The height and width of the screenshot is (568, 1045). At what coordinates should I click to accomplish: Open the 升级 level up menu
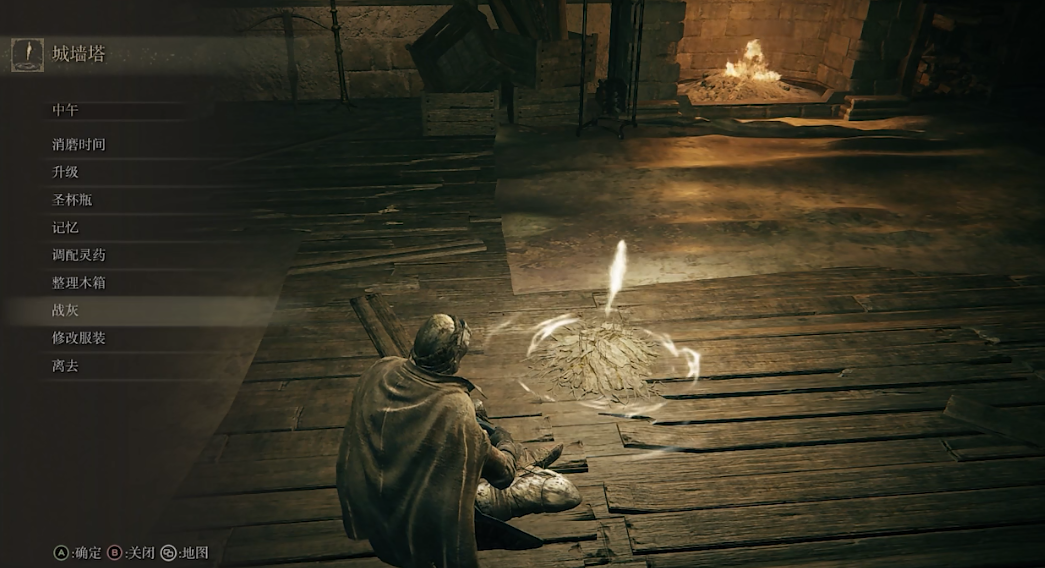(x=65, y=172)
